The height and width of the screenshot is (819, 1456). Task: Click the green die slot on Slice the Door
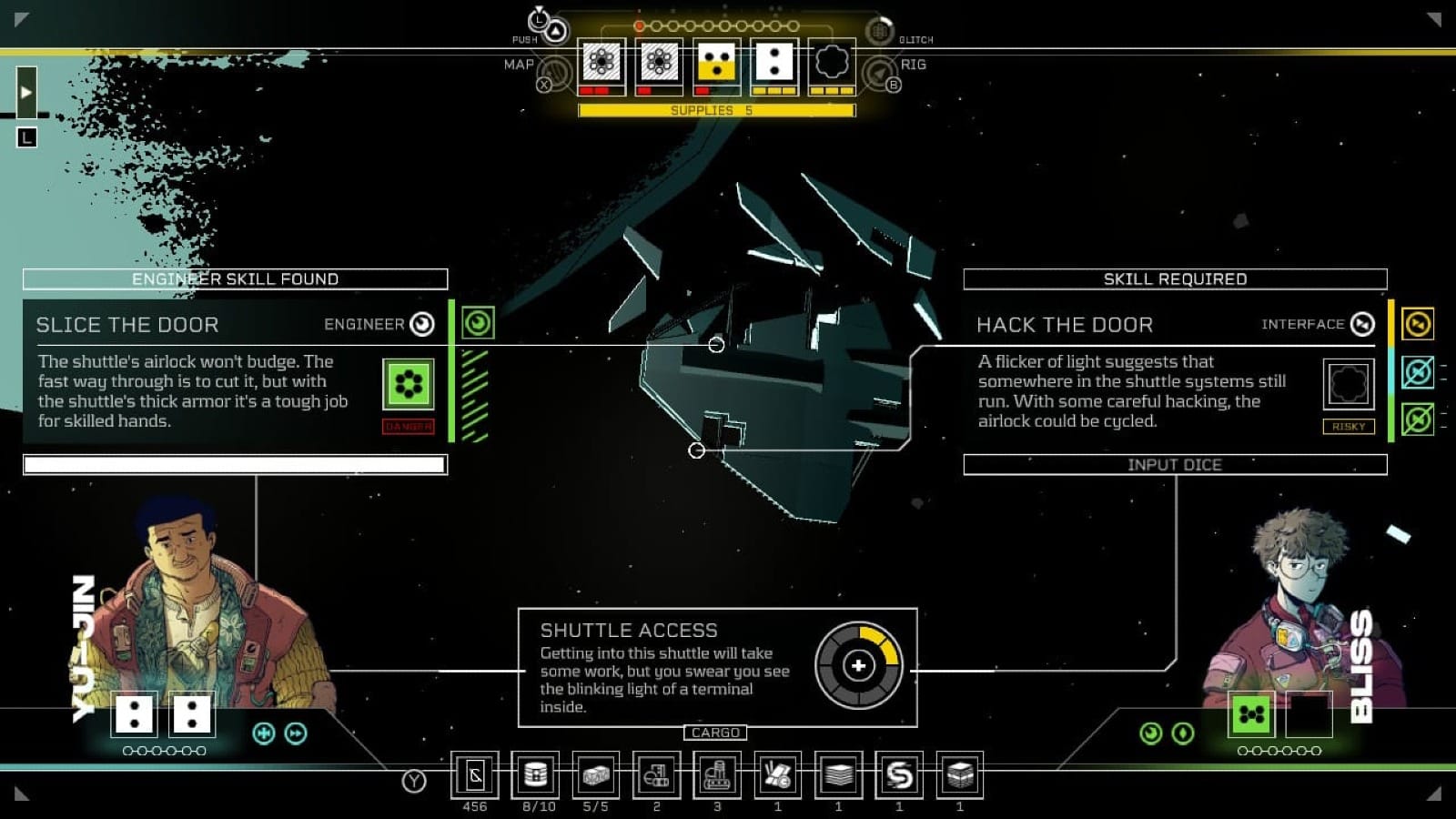pos(408,384)
